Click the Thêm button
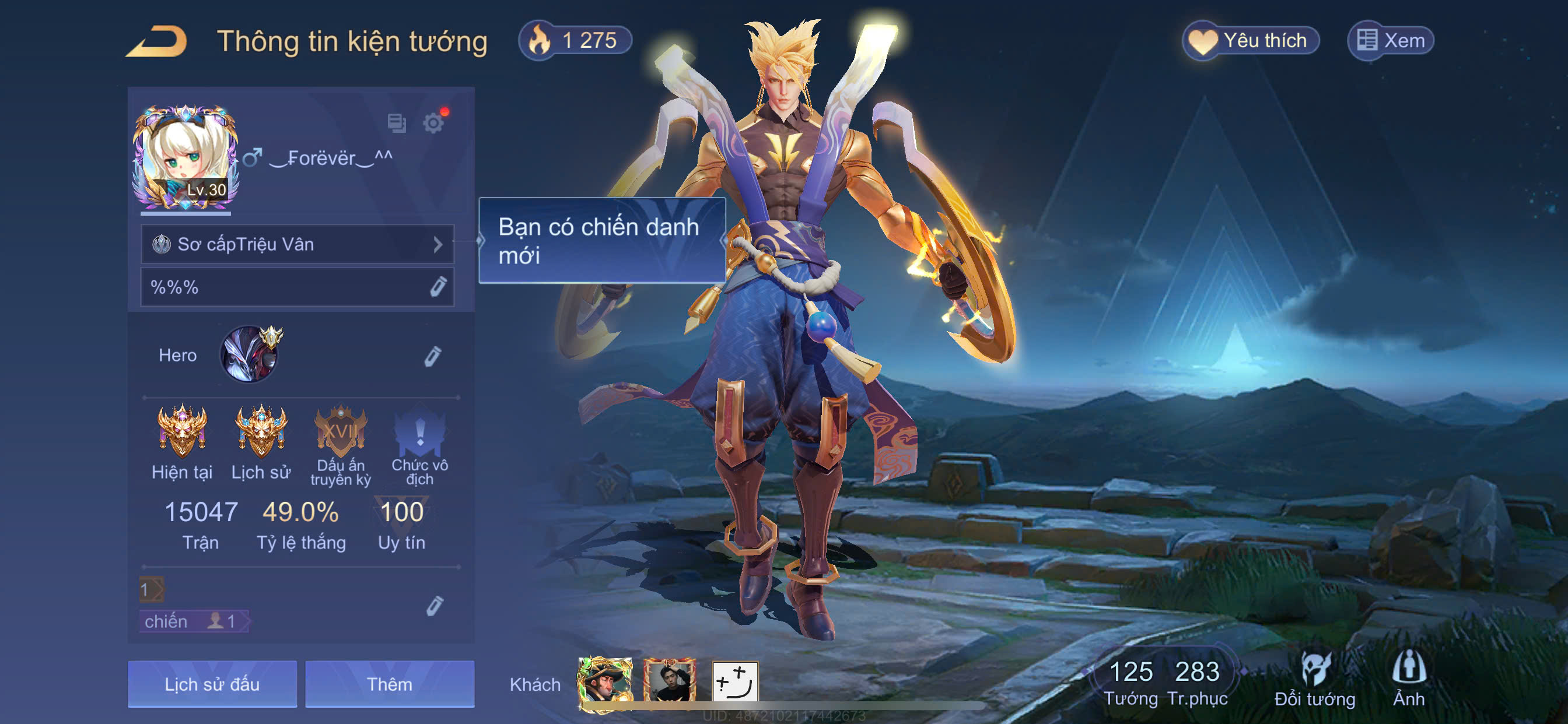 390,684
